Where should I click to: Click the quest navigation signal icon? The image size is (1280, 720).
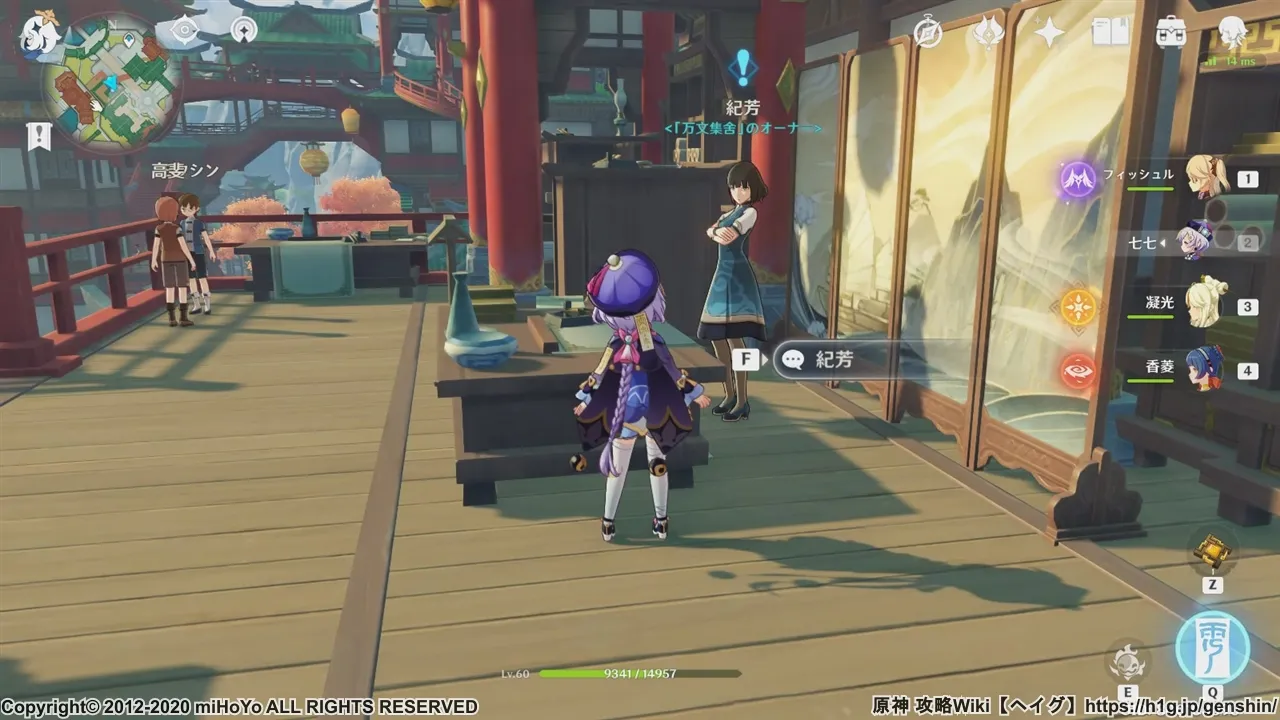click(x=243, y=30)
